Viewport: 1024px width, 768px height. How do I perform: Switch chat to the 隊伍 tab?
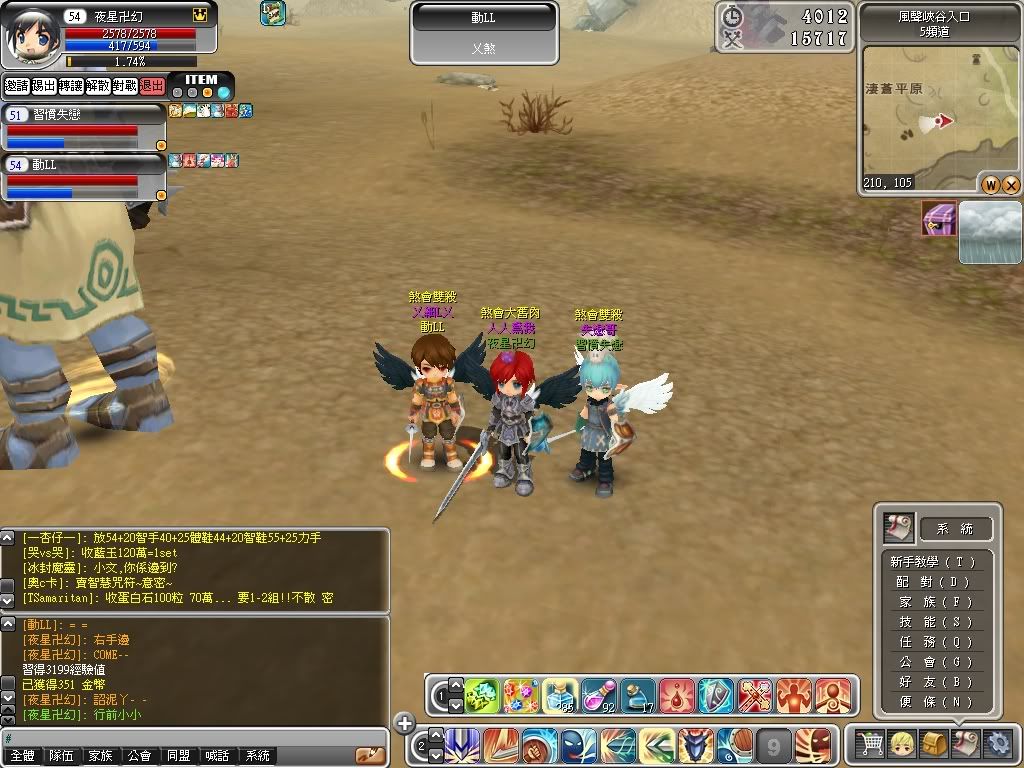tap(61, 756)
